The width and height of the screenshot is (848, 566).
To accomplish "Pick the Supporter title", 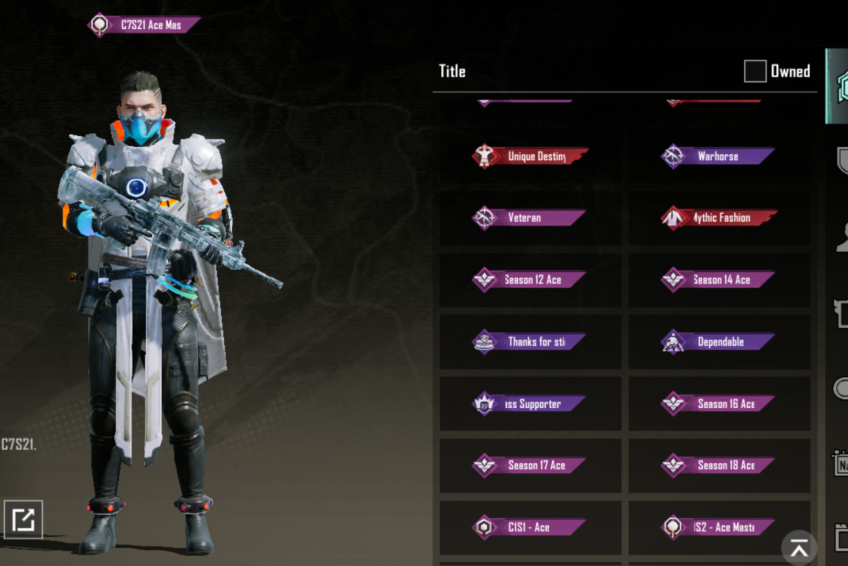I will click(x=530, y=404).
